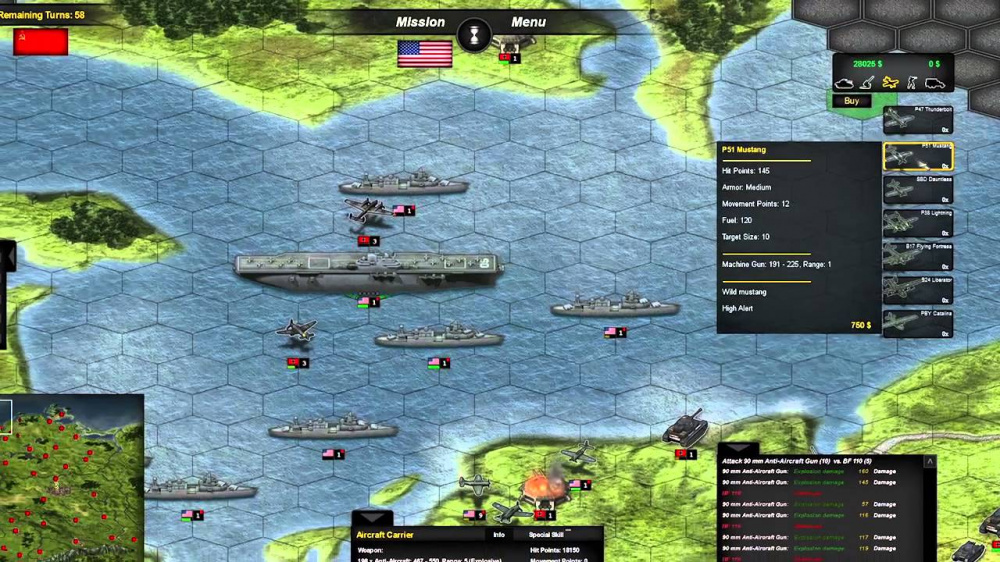Choose the SBD Dauntless shop entry

coord(917,190)
